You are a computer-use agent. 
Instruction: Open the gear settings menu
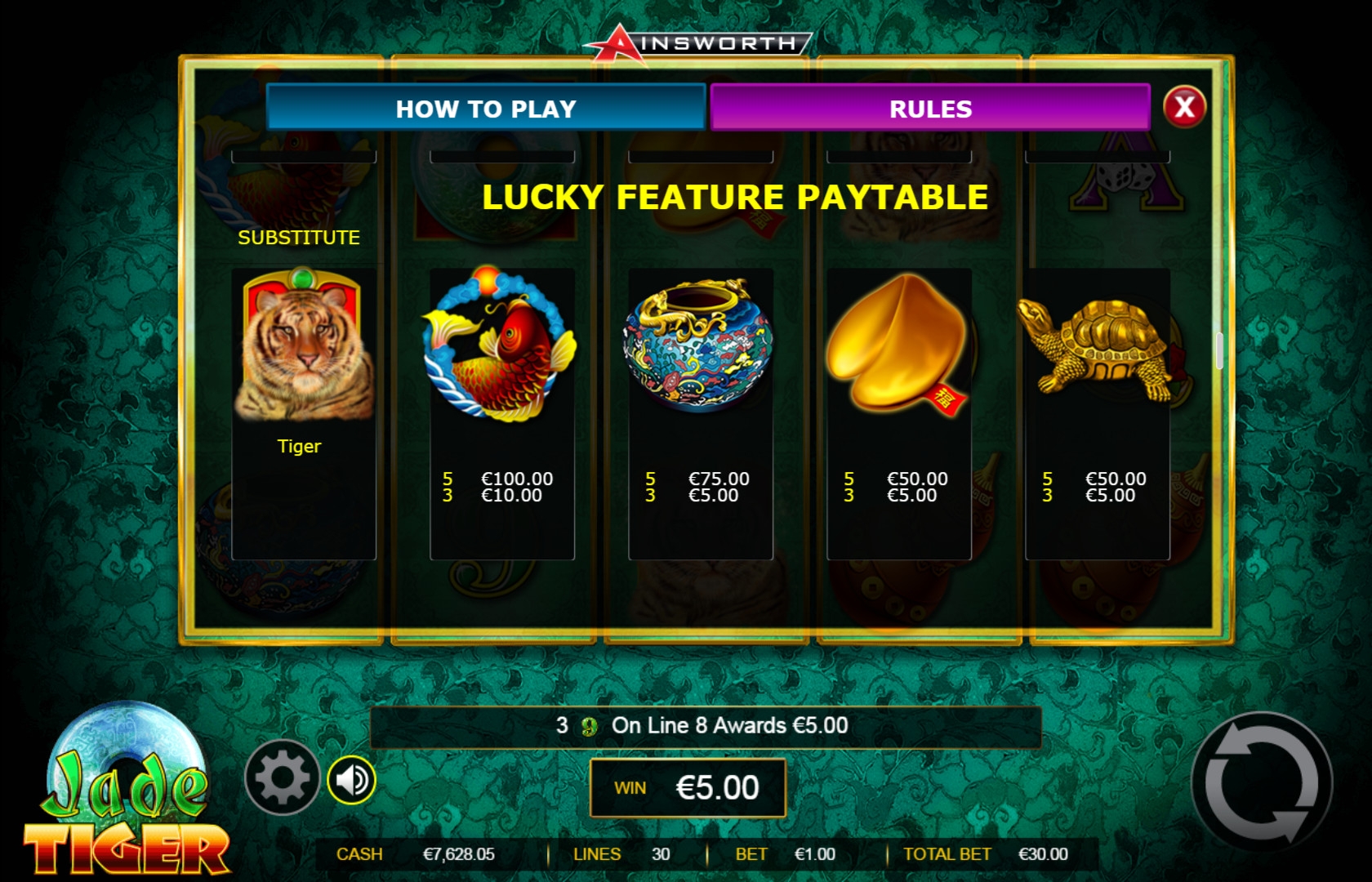click(282, 777)
